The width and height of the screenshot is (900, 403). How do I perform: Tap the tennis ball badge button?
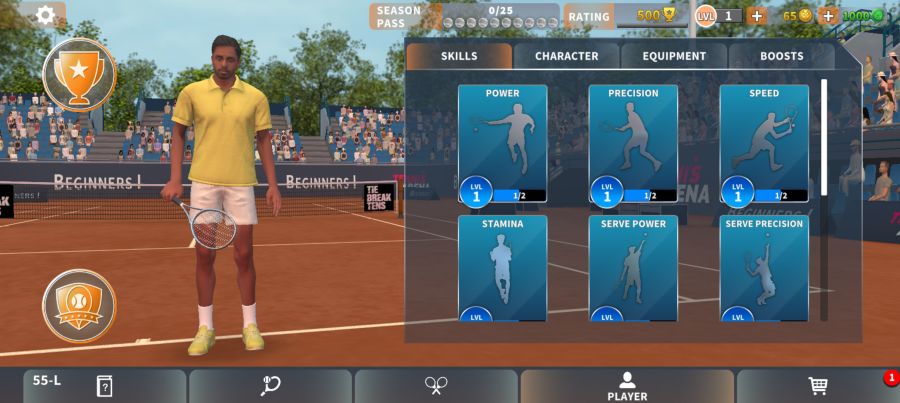coord(79,305)
